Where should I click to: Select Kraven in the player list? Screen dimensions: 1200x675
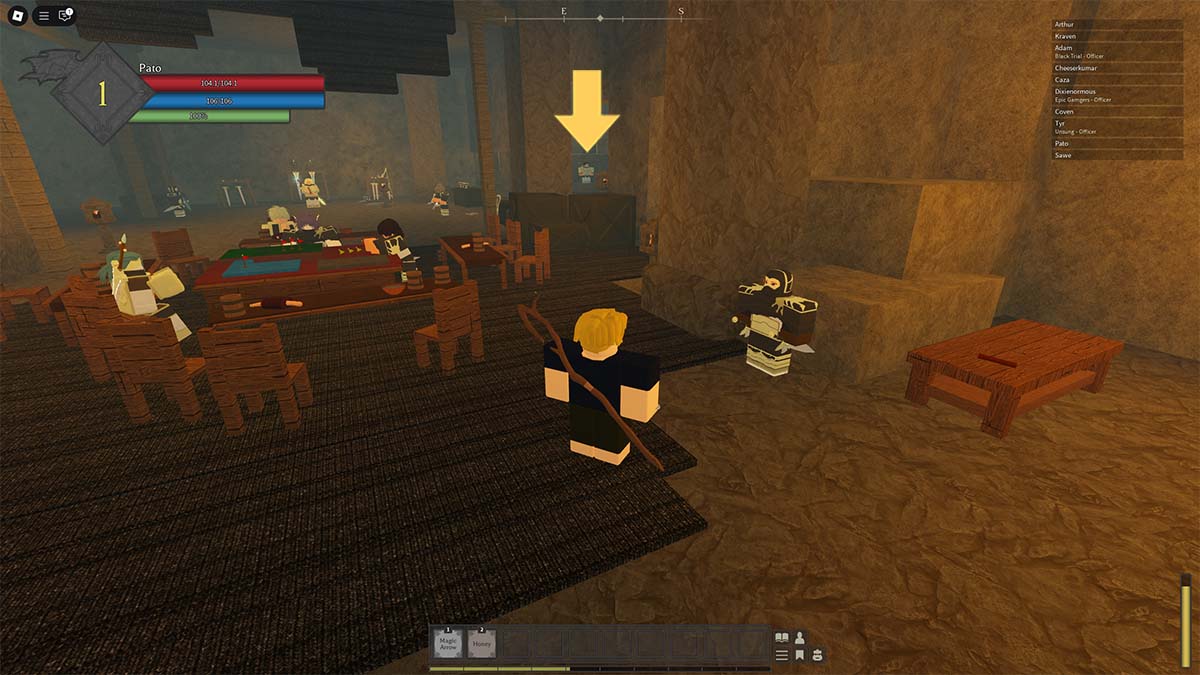point(1117,36)
